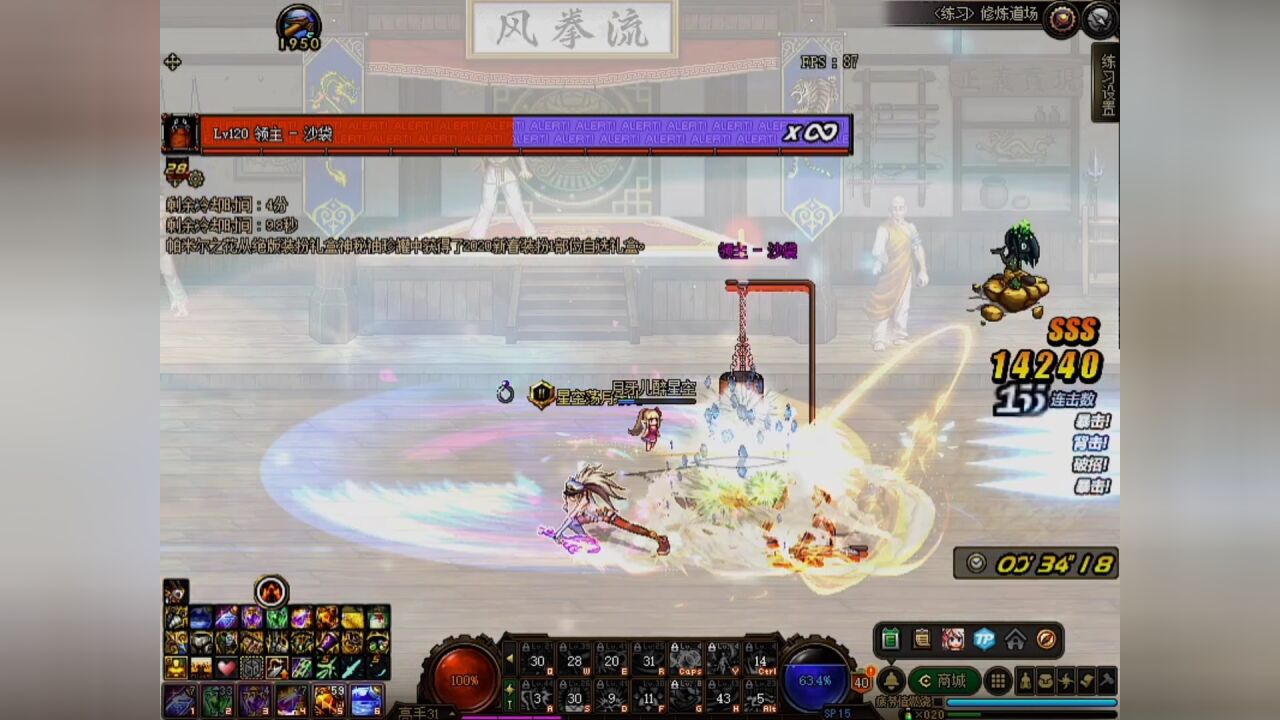Toggle the bag panel icon

tap(1046, 681)
